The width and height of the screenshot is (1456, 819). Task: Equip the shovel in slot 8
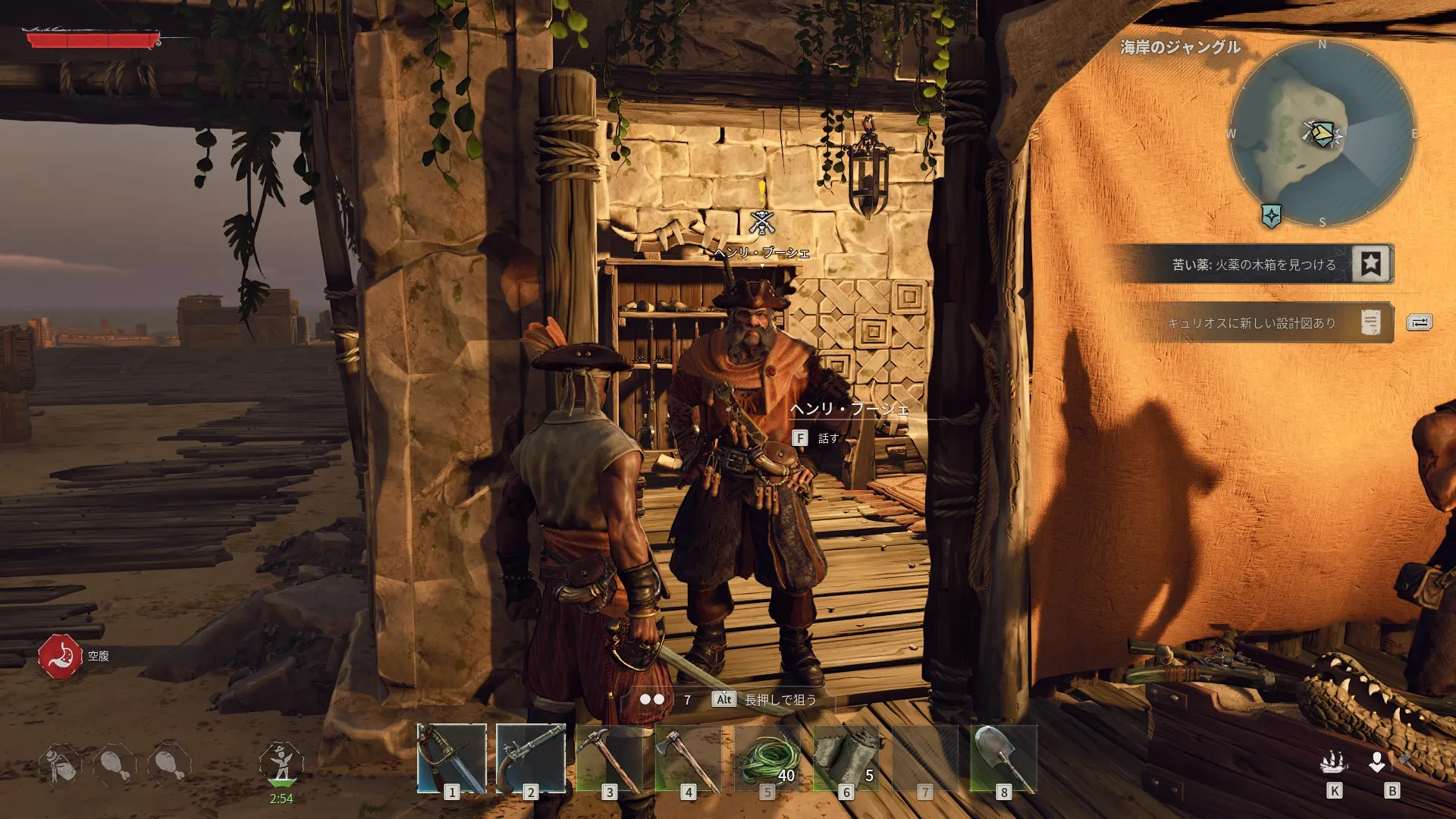coord(1004,758)
